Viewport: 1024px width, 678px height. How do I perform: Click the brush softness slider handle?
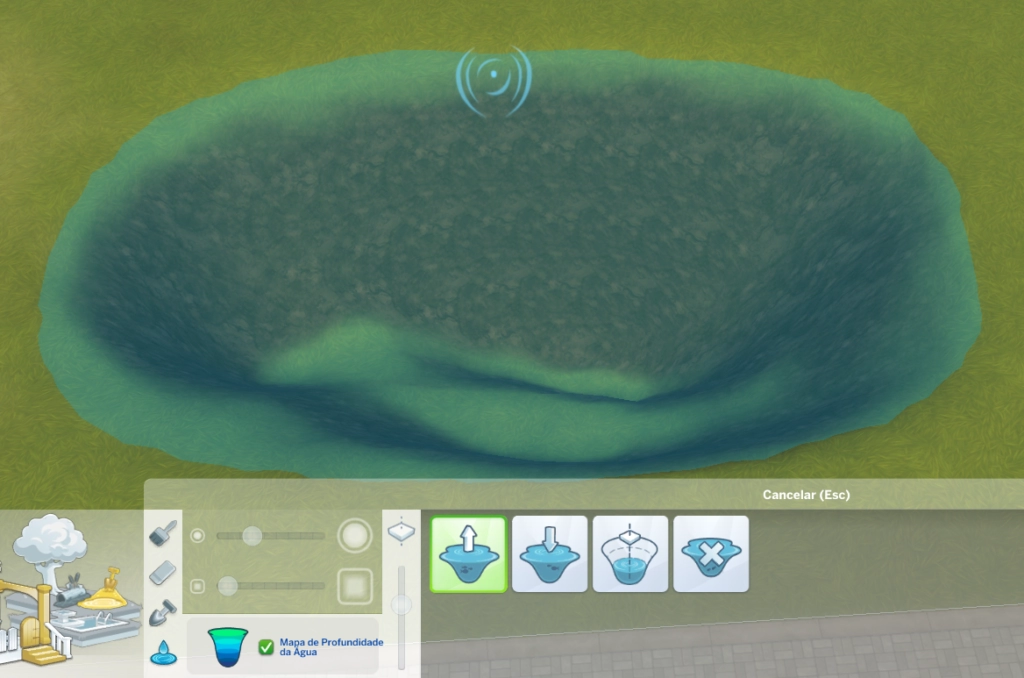(x=228, y=586)
